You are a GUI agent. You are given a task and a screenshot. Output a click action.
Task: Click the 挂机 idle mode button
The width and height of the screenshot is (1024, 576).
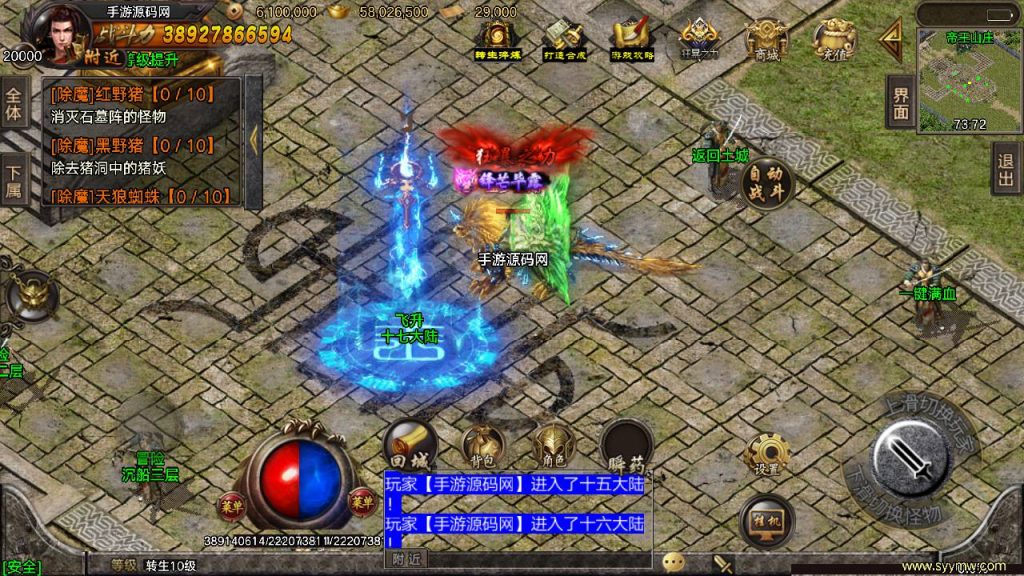pos(767,521)
